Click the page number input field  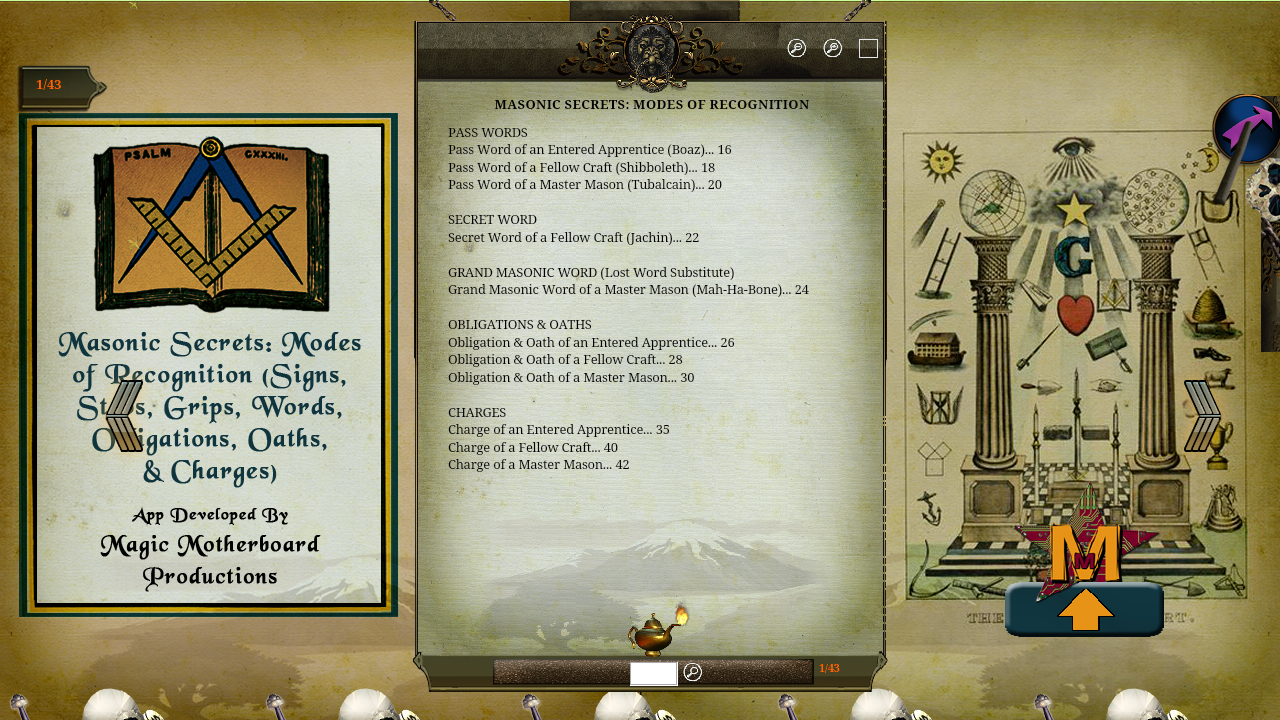click(653, 673)
